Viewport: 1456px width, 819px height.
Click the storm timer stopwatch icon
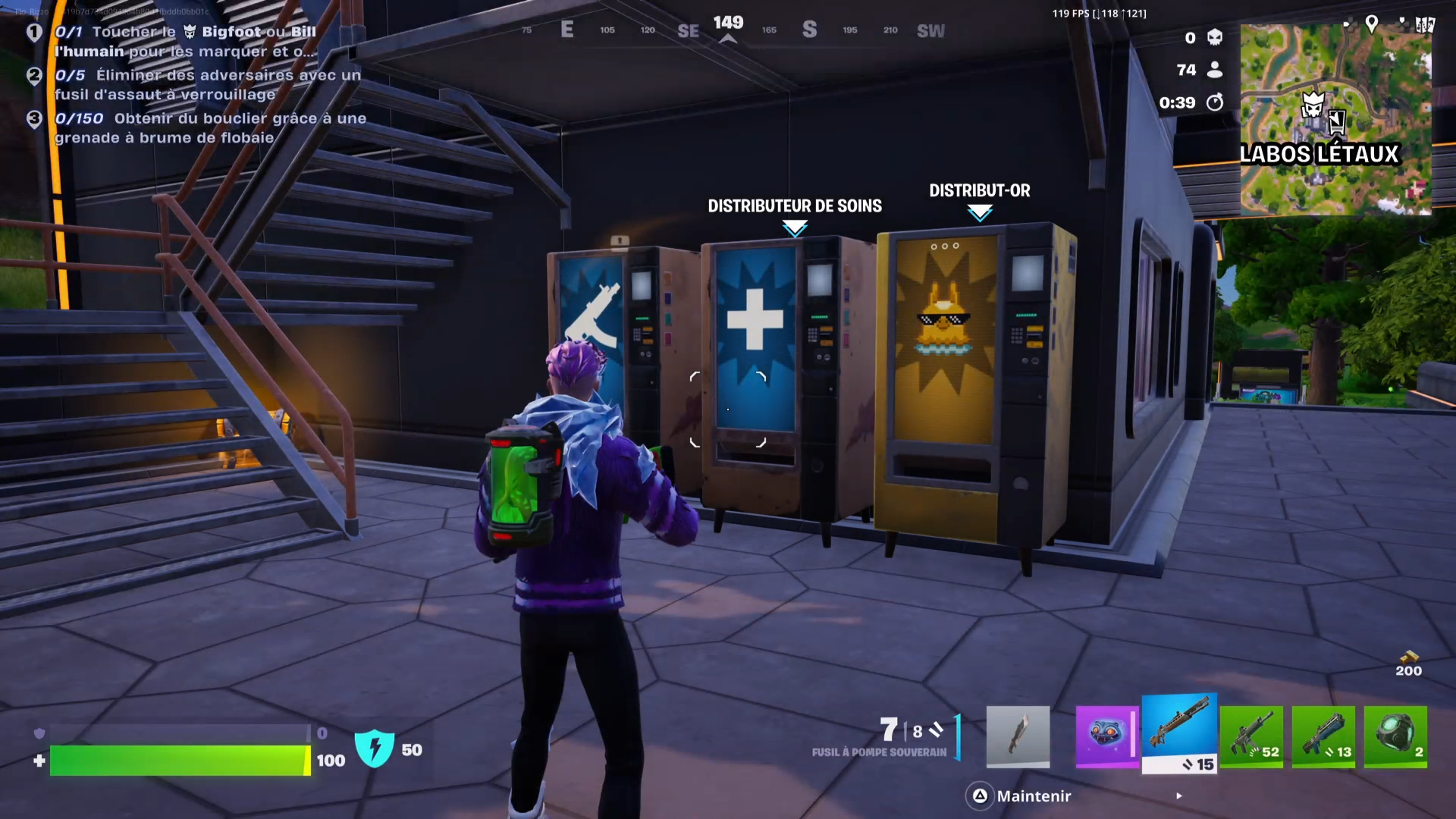click(x=1216, y=103)
